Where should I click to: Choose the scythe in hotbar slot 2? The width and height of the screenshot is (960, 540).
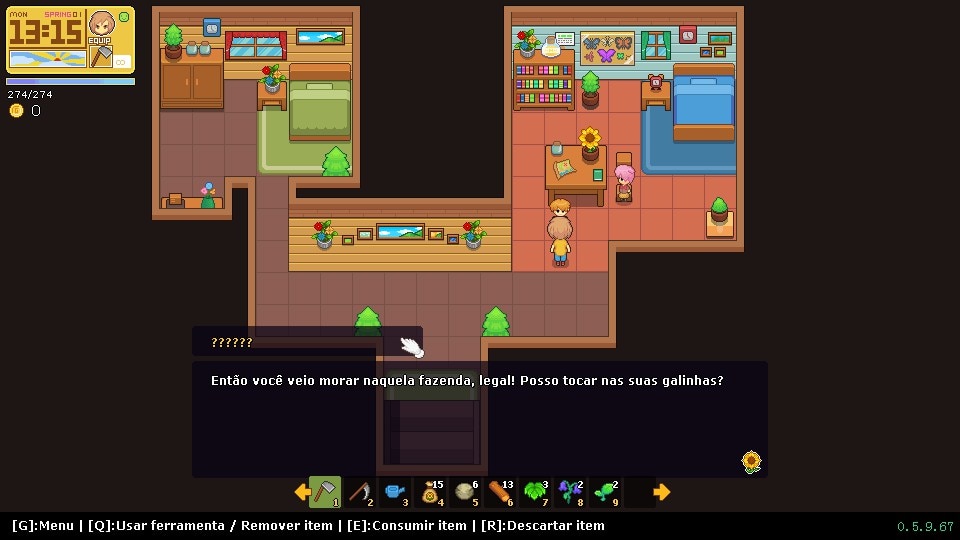point(360,492)
